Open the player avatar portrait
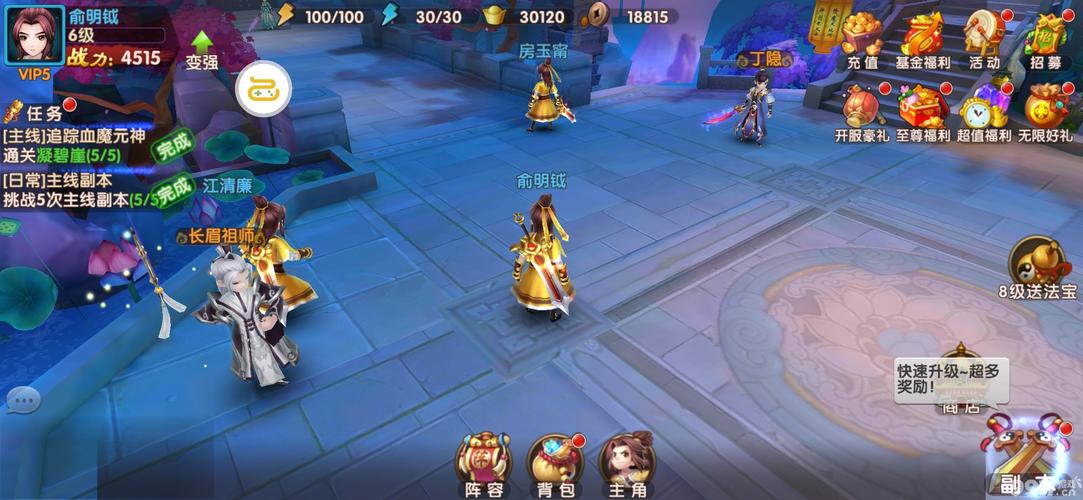Image resolution: width=1083 pixels, height=500 pixels. click(35, 35)
